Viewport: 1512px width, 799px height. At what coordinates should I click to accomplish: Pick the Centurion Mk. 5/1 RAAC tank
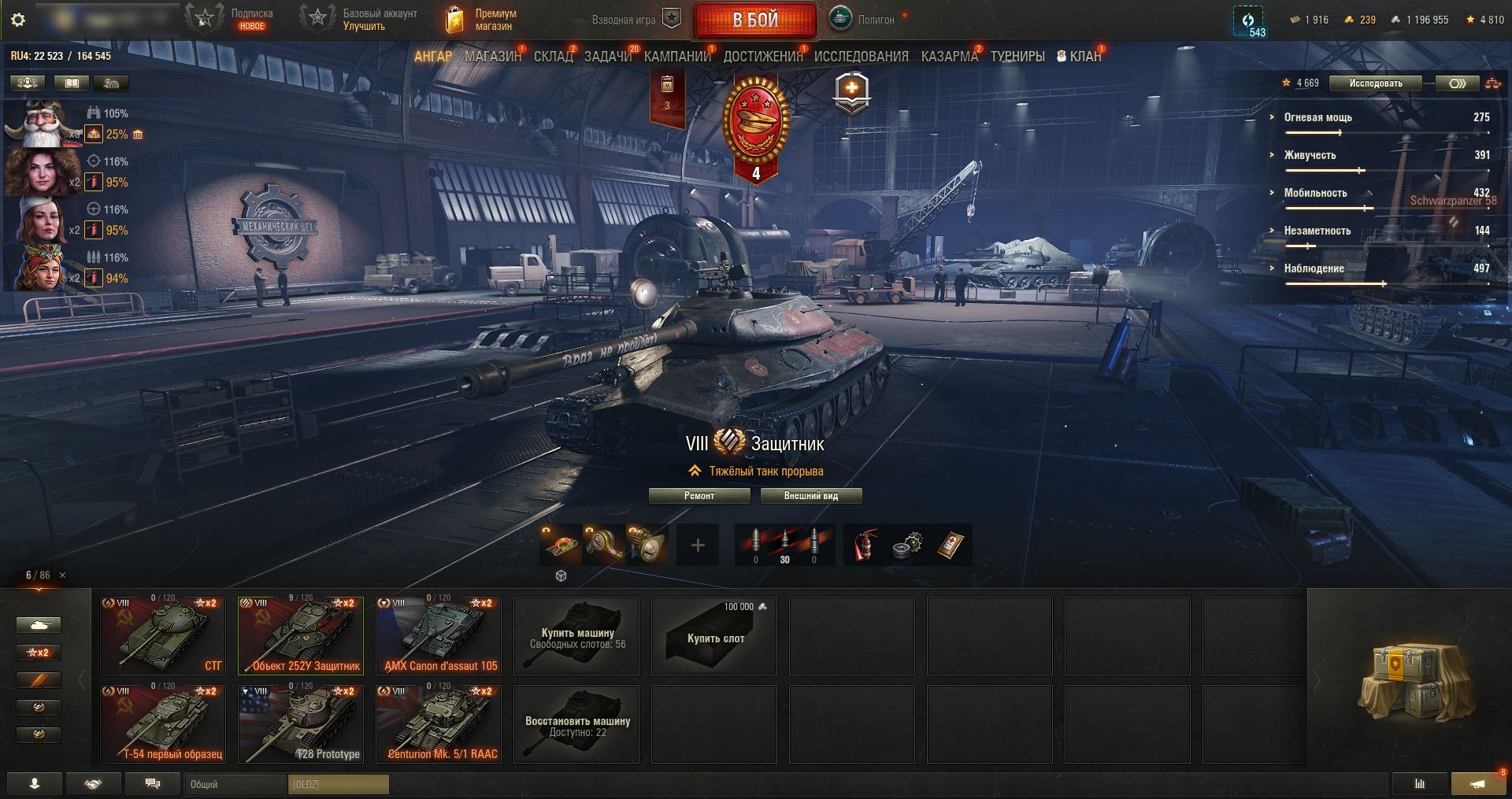coord(439,723)
